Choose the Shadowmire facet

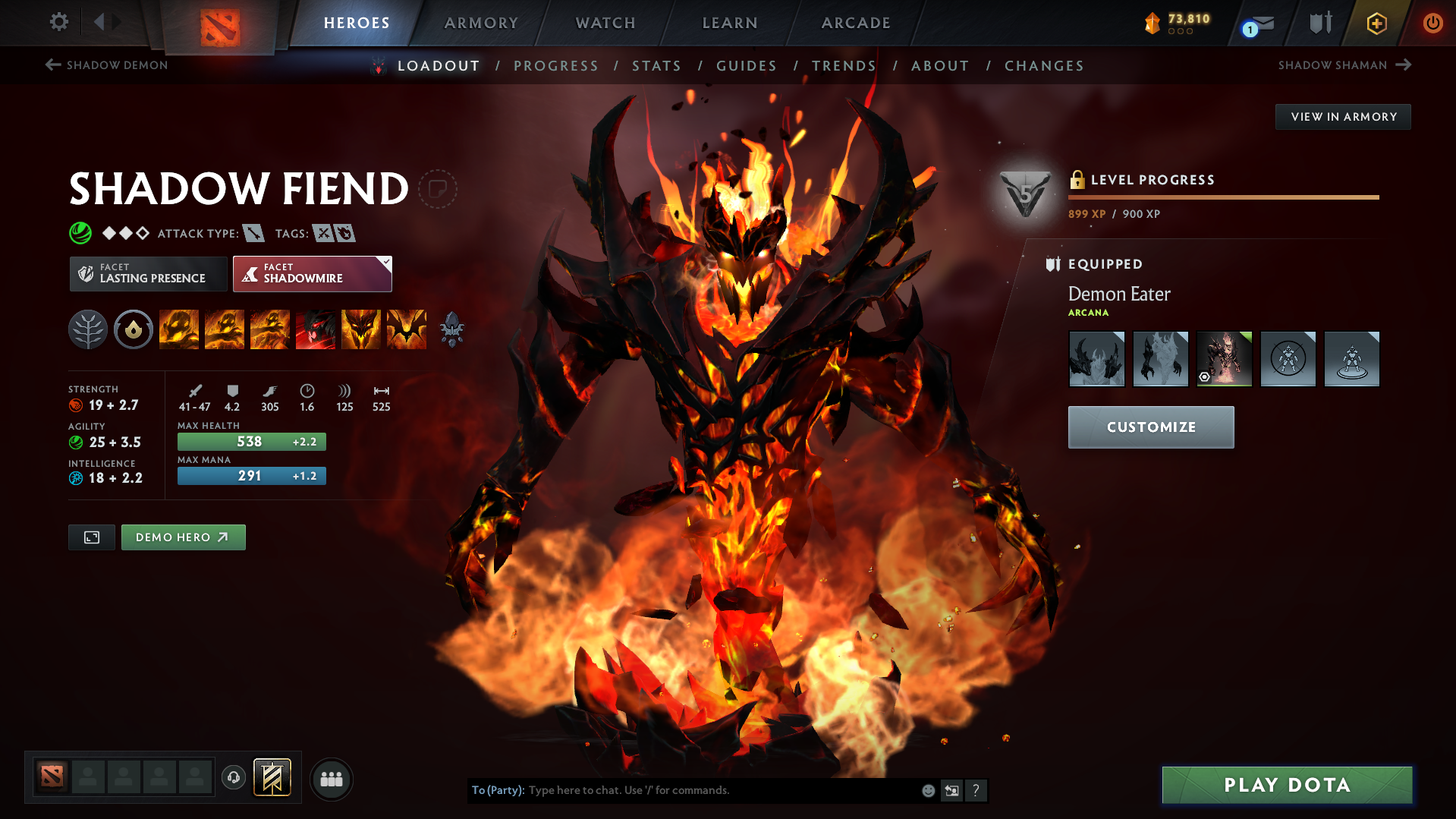click(x=312, y=274)
